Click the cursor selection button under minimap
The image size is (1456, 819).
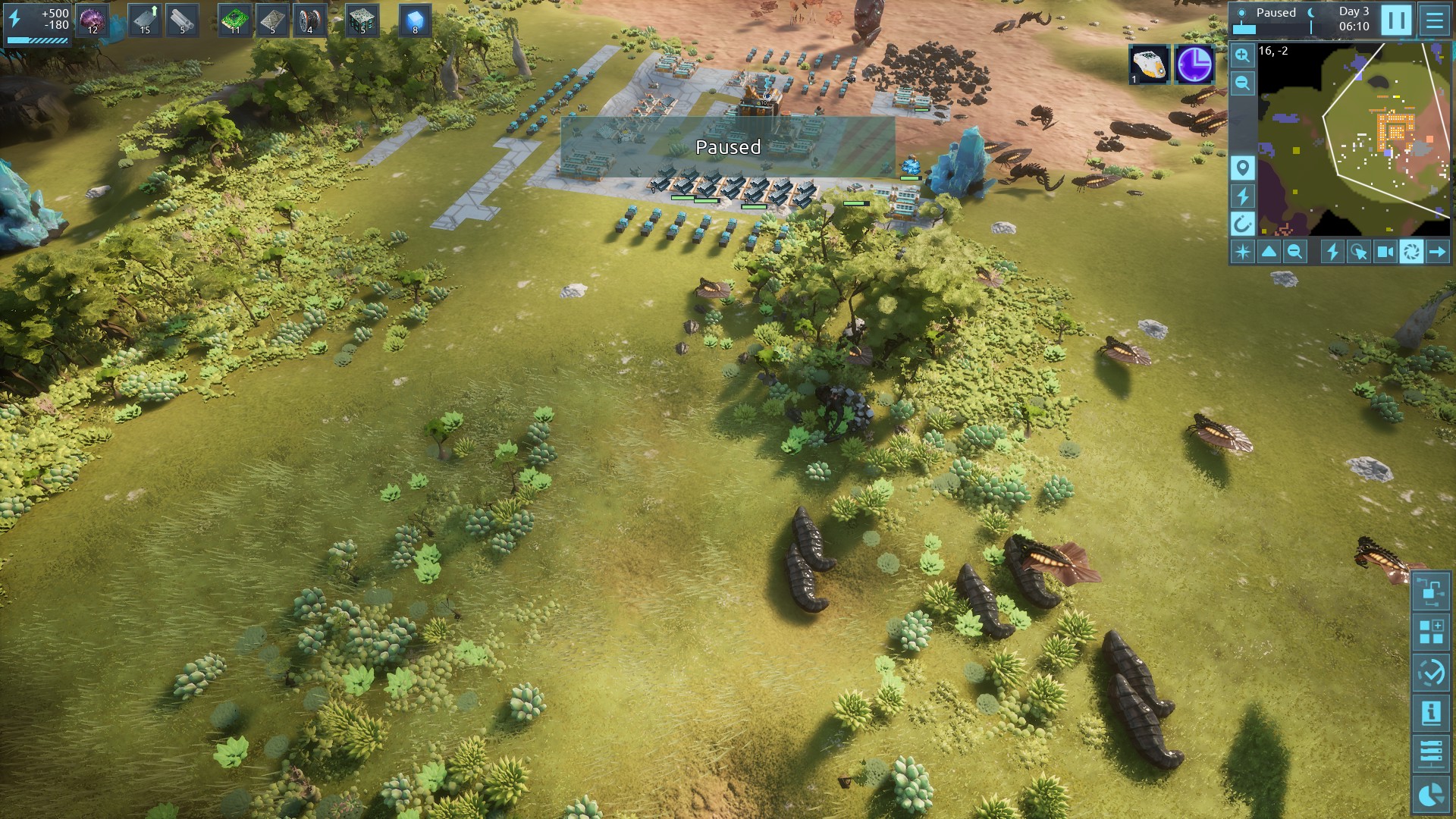point(1358,252)
